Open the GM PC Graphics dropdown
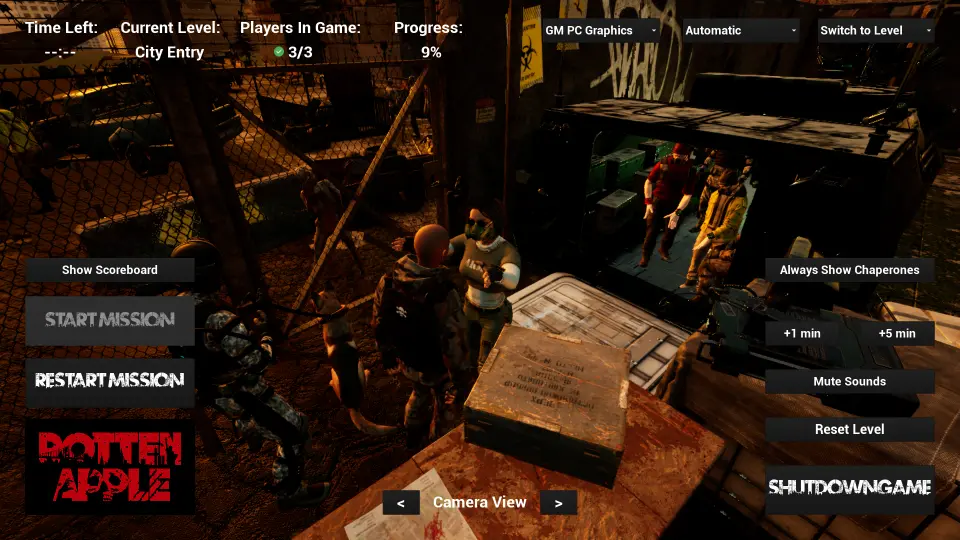This screenshot has width=960, height=540. pos(600,31)
